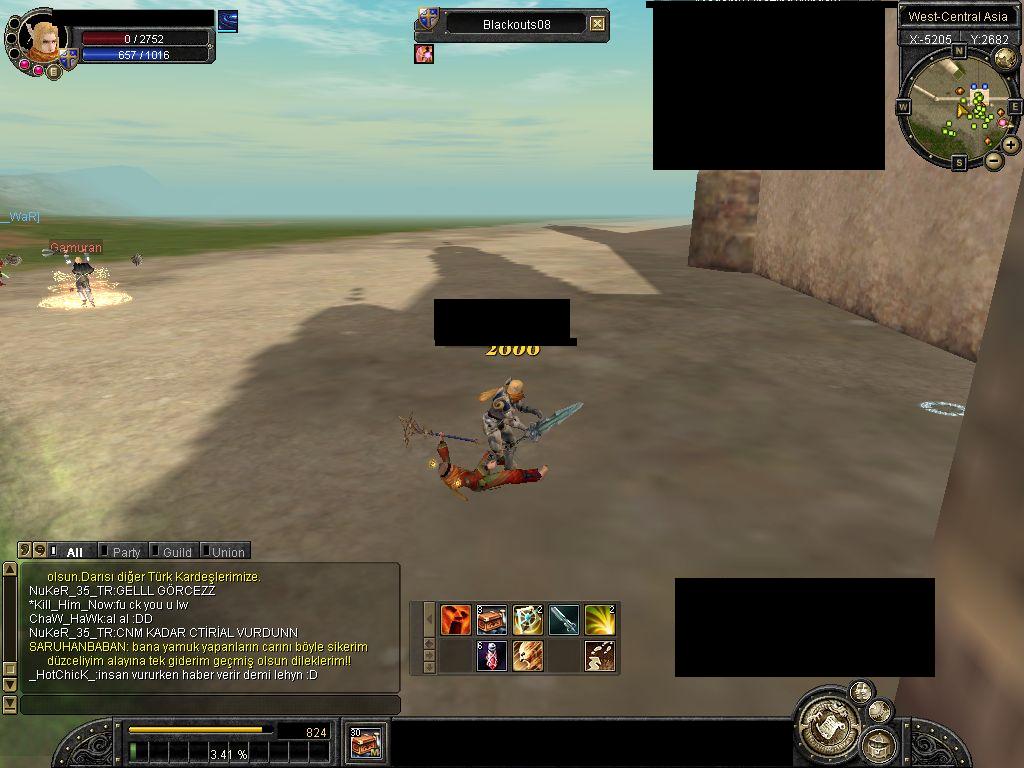Image resolution: width=1024 pixels, height=768 pixels.
Task: Activate the yellow-green swirl skill
Action: (x=599, y=620)
